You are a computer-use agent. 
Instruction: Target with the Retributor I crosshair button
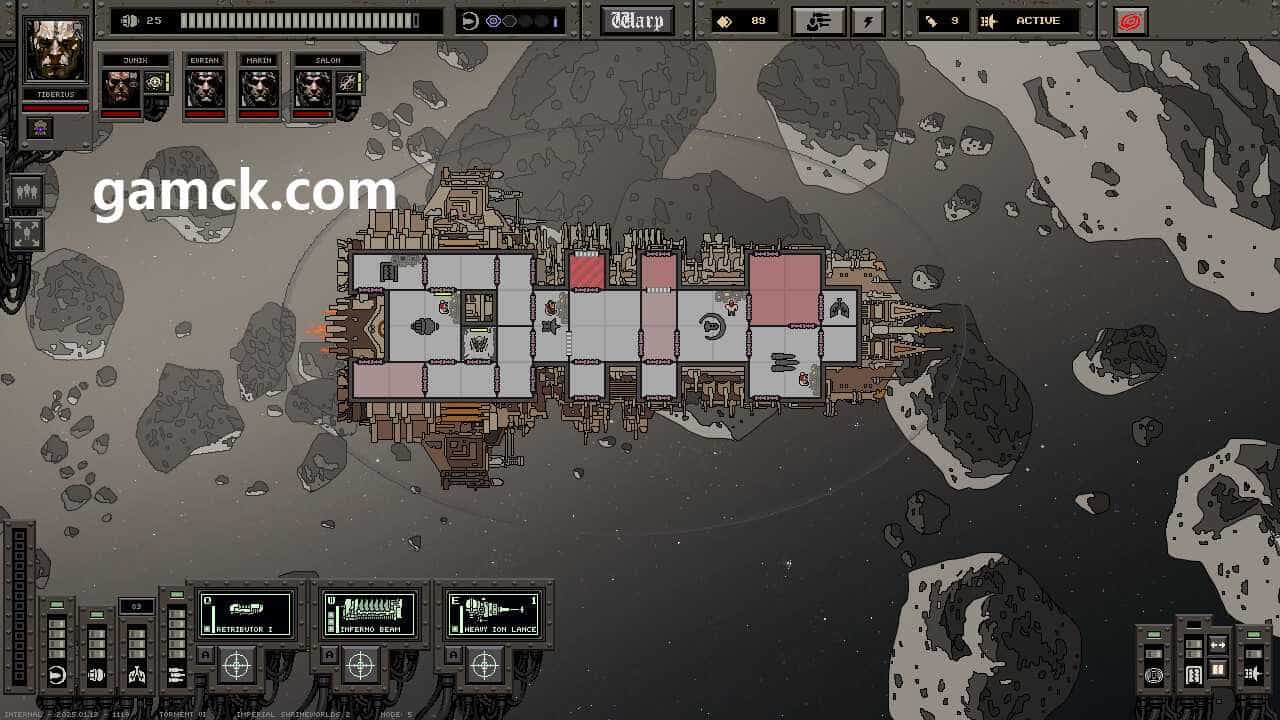237,664
